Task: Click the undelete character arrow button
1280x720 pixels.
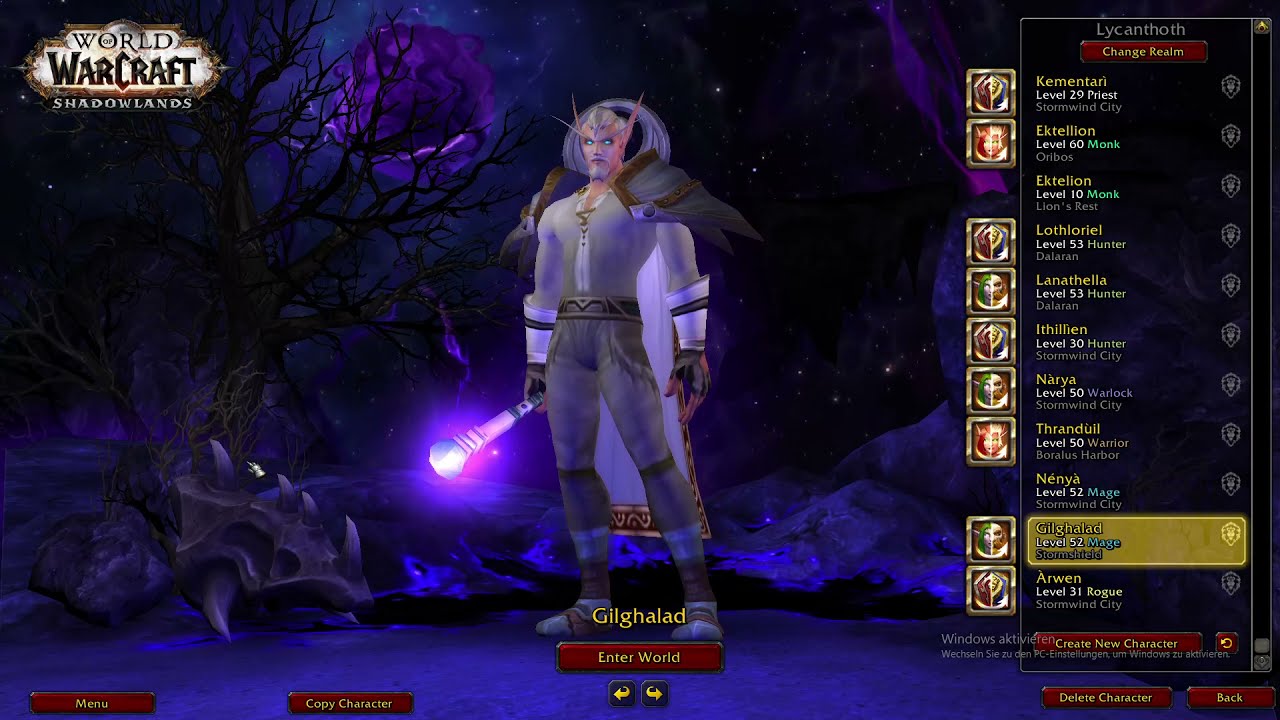Action: tap(1226, 643)
